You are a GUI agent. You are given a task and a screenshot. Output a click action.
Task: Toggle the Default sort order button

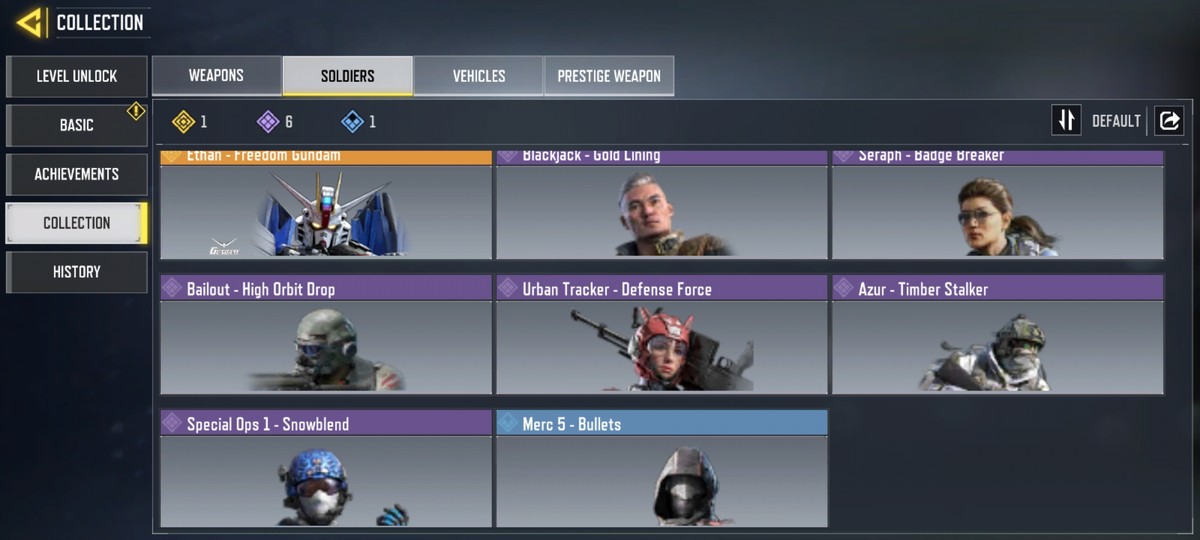point(1067,121)
